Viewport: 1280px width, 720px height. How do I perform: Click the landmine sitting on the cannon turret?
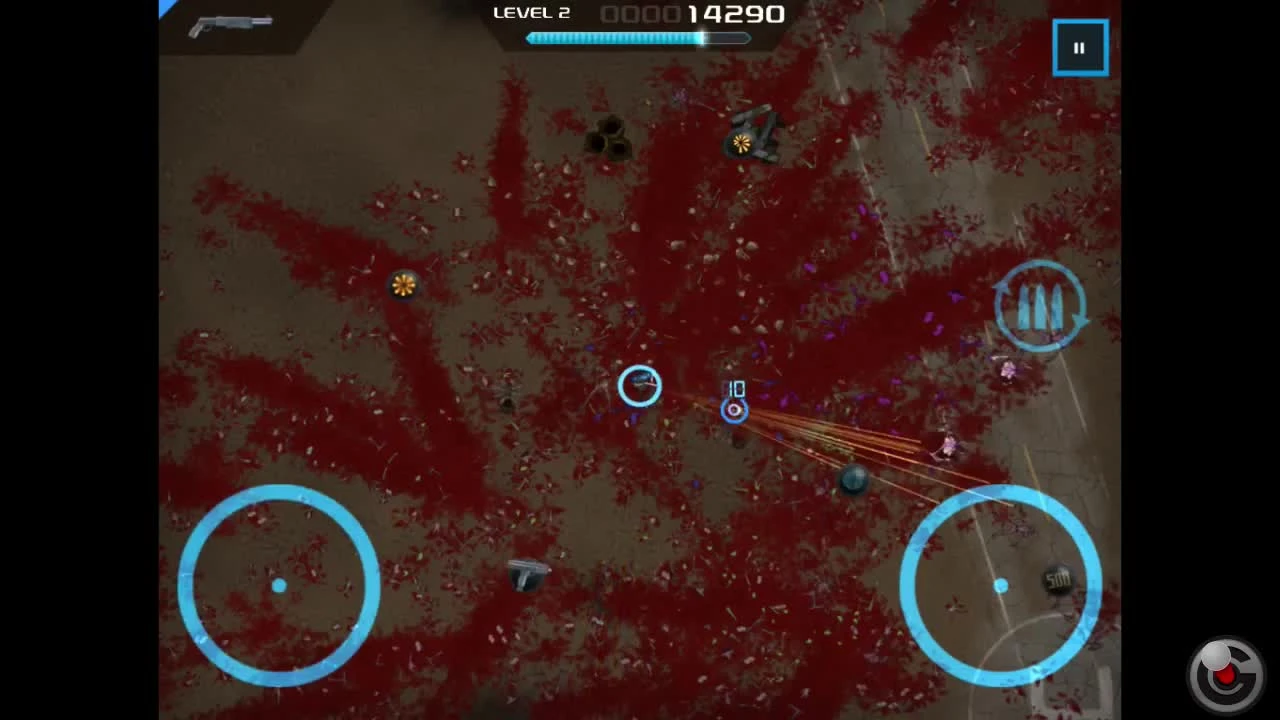tap(741, 144)
